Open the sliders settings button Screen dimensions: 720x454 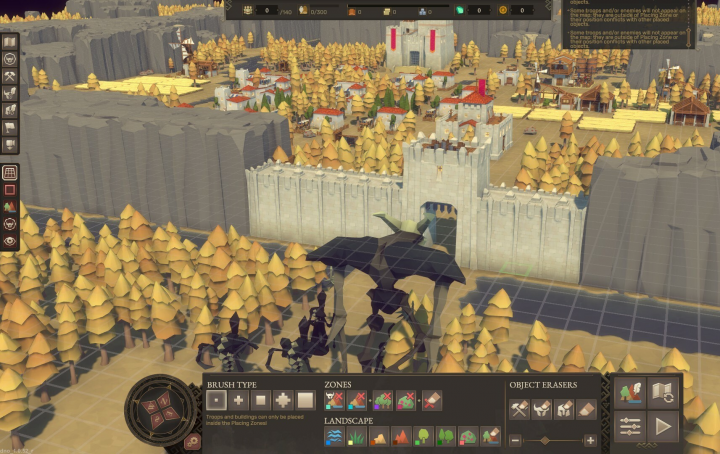click(630, 426)
